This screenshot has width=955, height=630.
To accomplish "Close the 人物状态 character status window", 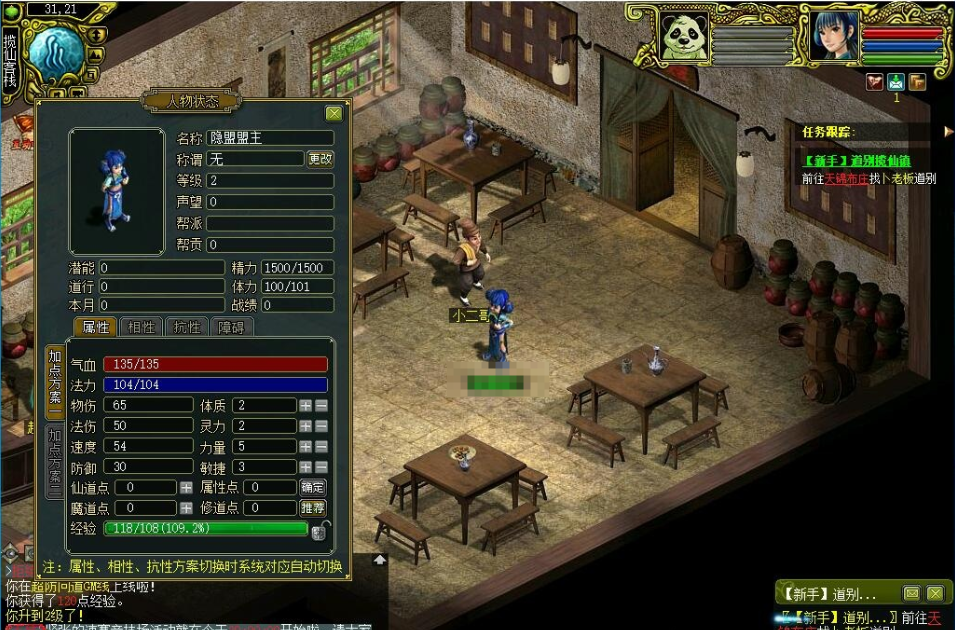I will coord(334,113).
